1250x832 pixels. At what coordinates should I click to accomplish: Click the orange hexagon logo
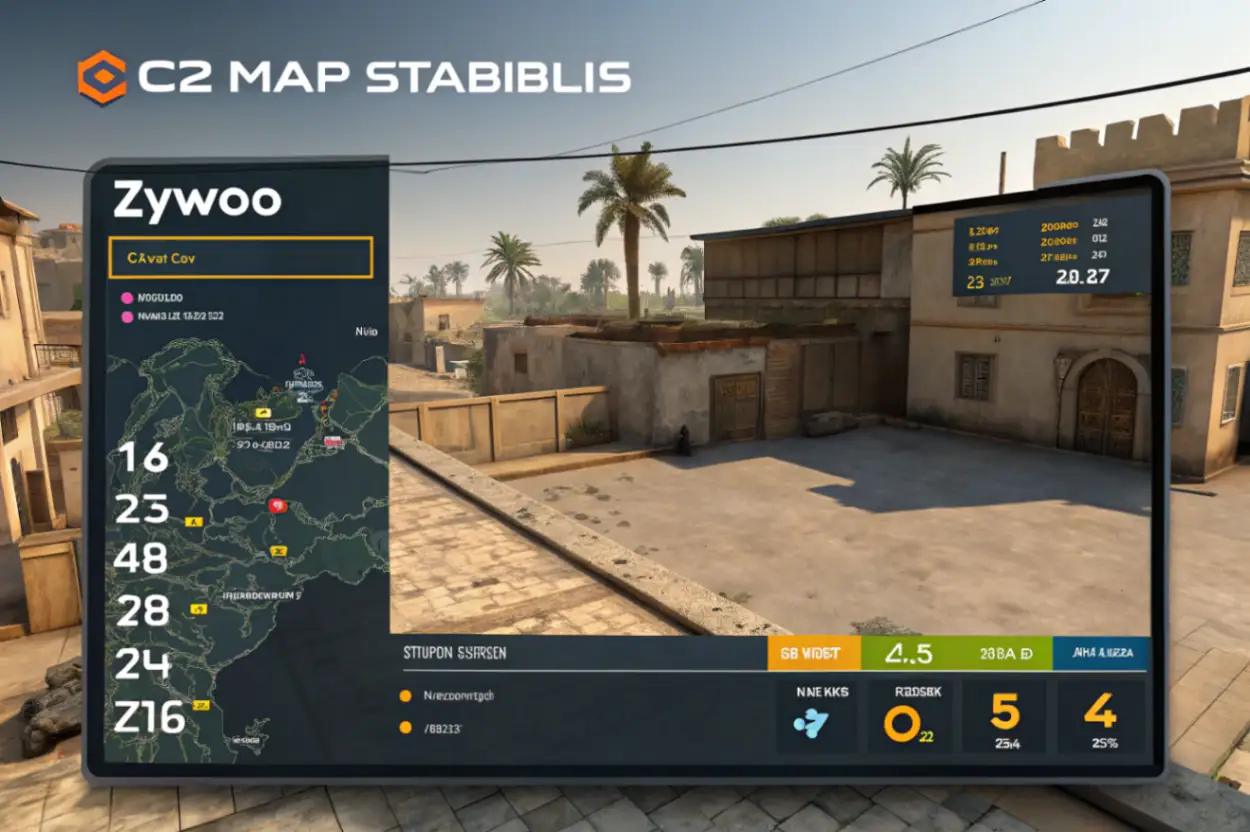tap(102, 78)
